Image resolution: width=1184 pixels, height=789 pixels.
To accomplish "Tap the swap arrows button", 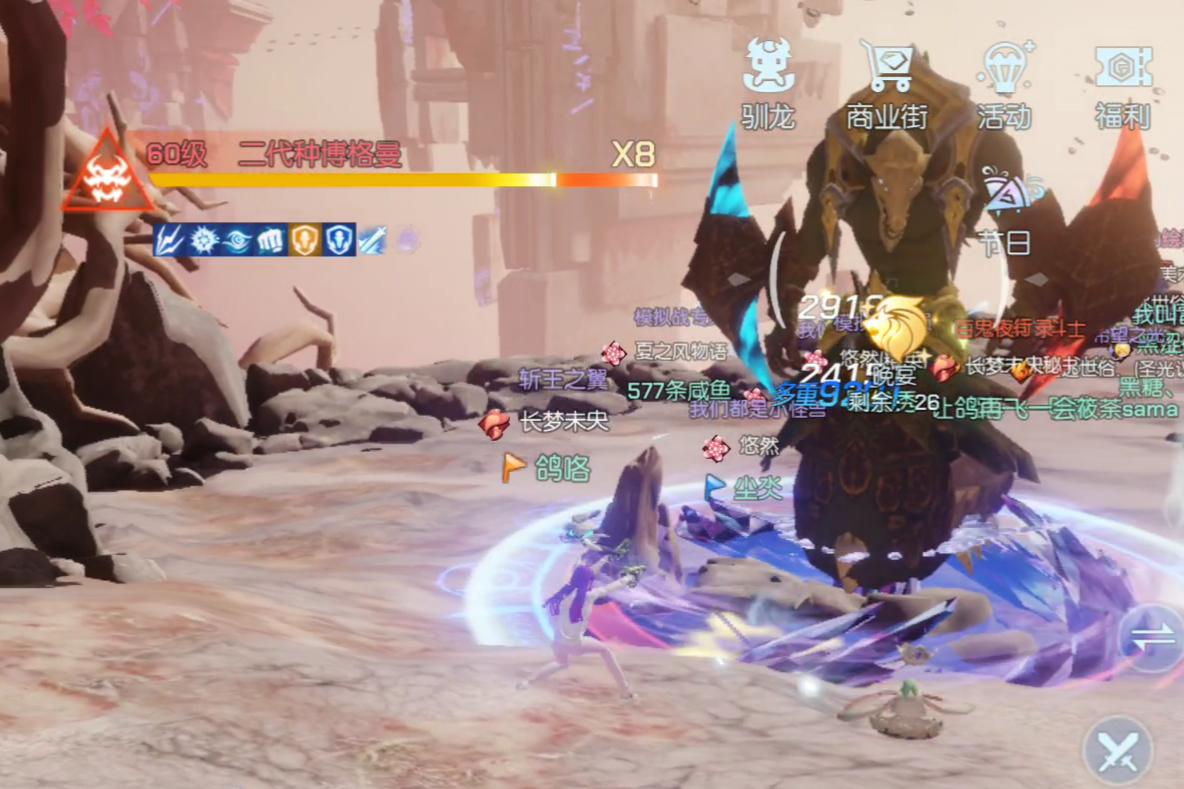I will click(1152, 638).
